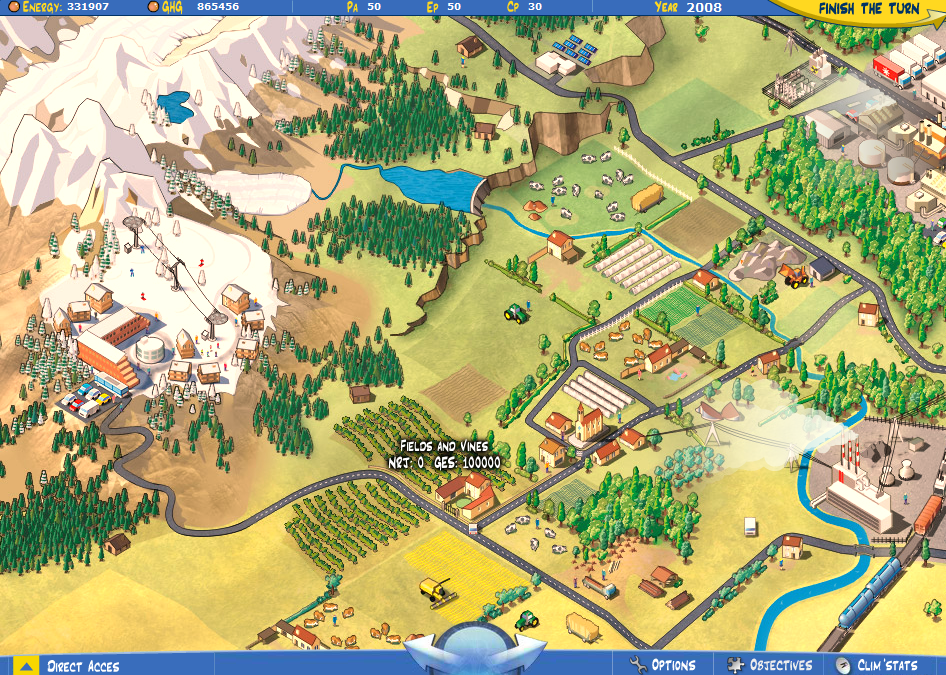
Task: Show the Objectives panel
Action: [770, 665]
